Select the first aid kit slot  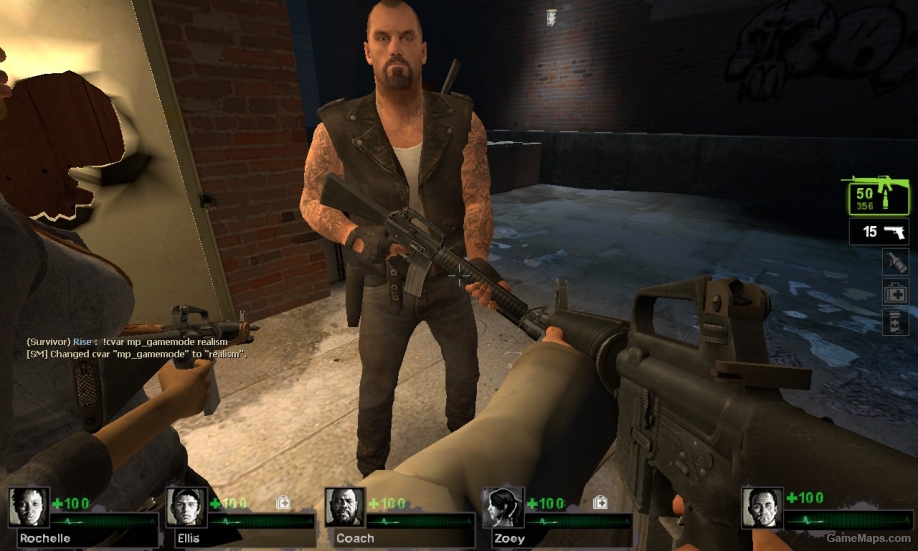[894, 292]
